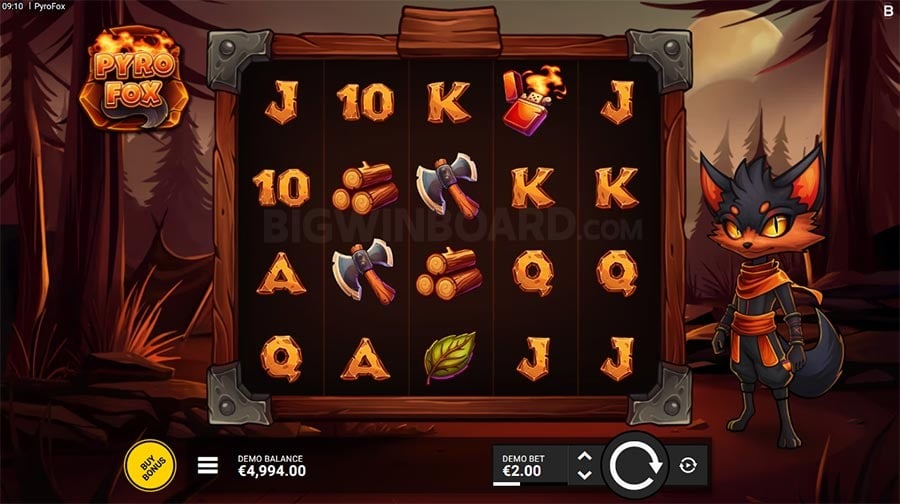Decrease the bet with the down arrow

pyautogui.click(x=585, y=473)
